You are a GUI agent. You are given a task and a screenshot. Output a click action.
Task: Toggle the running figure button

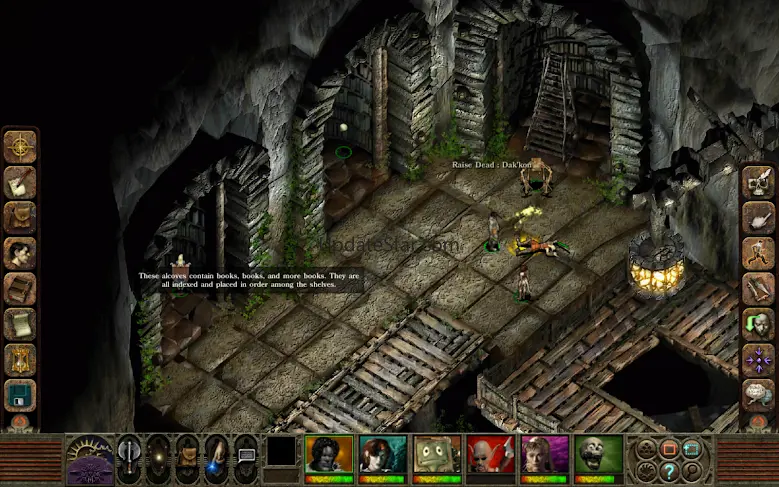[758, 253]
